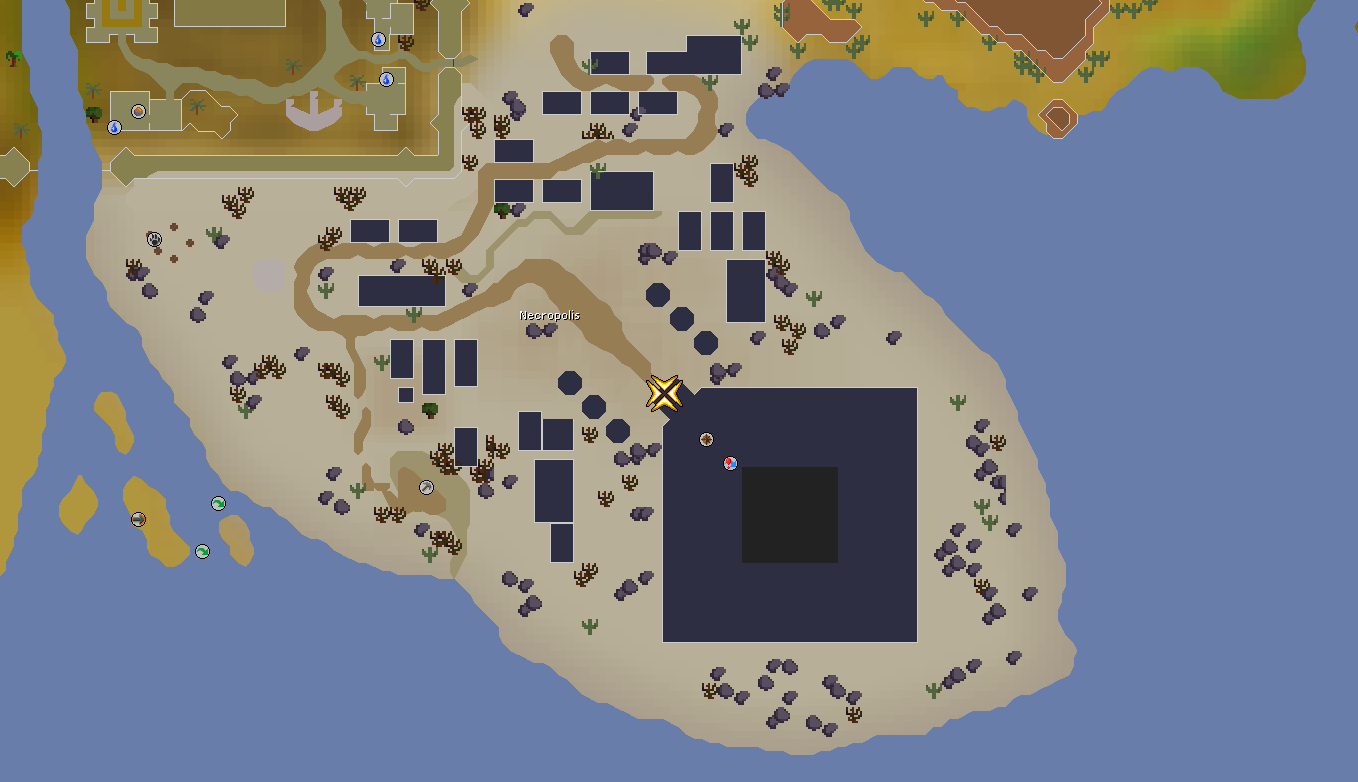Select the anvil hammer icon south of Necropolis
Screen dimensions: 1358x782
(x=424, y=487)
